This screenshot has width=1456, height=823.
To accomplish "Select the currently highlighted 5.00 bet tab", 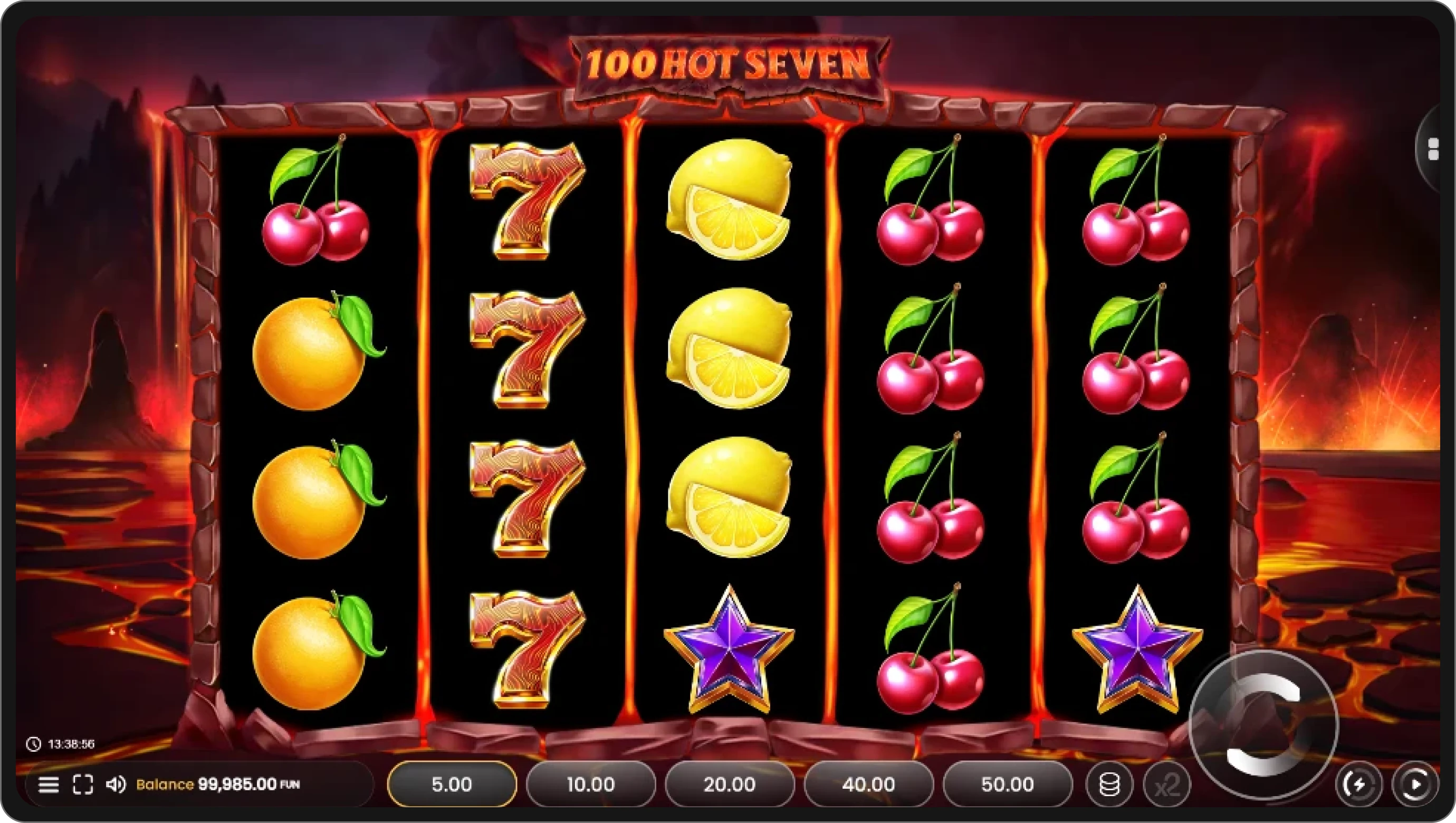I will pos(452,784).
